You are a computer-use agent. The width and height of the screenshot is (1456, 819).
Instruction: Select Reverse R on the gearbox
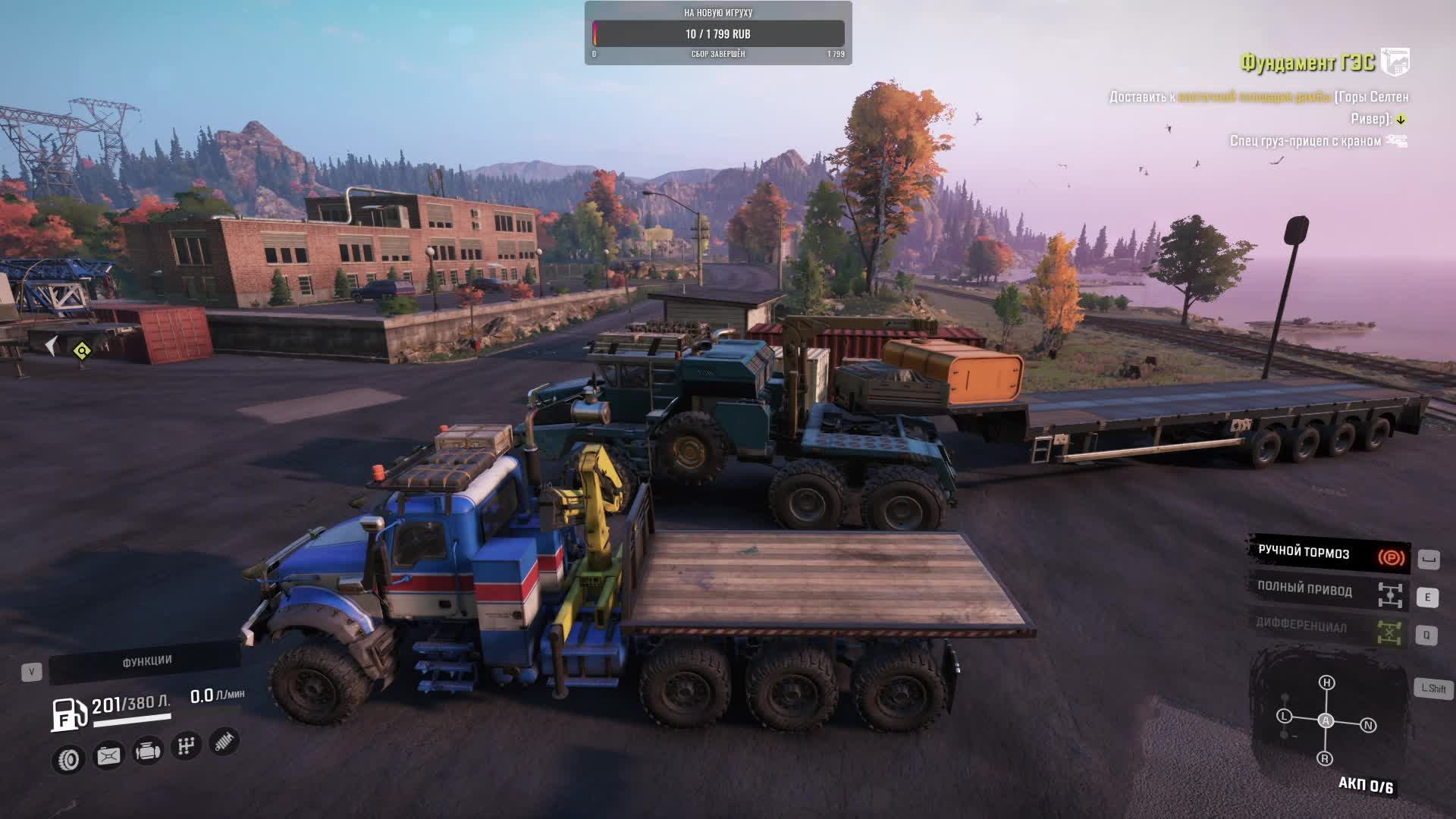[x=1325, y=758]
